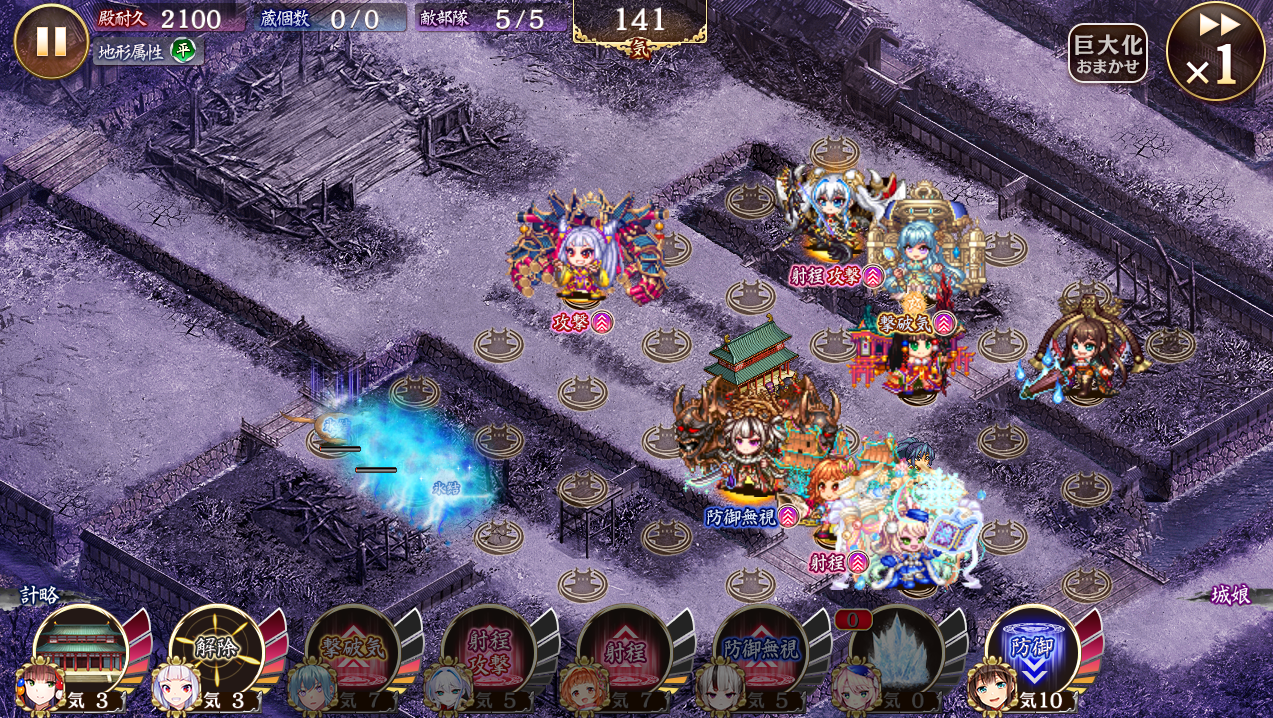Pause the battle
The width and height of the screenshot is (1273, 718).
click(x=51, y=41)
